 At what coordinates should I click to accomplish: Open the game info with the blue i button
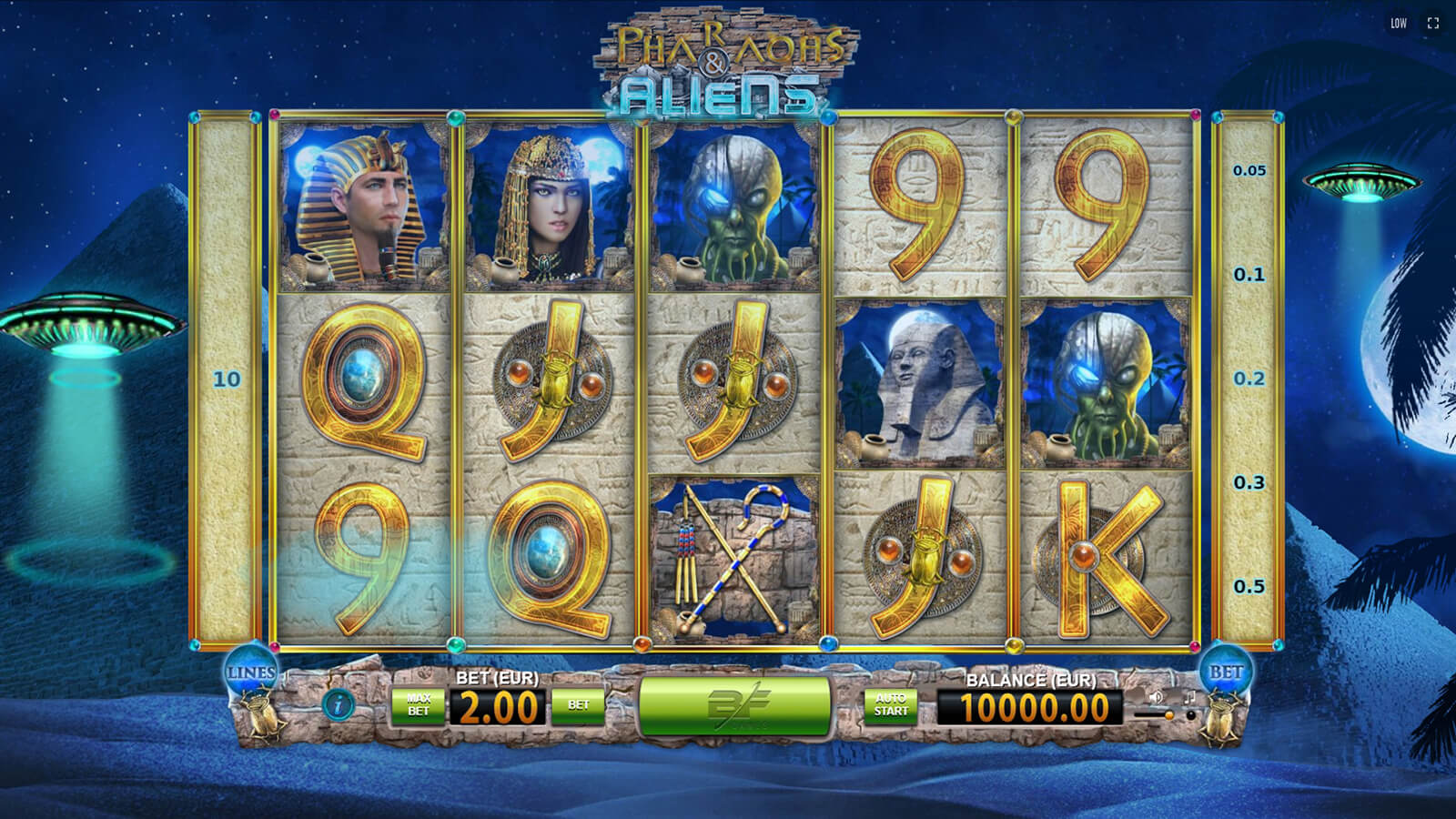click(x=339, y=703)
